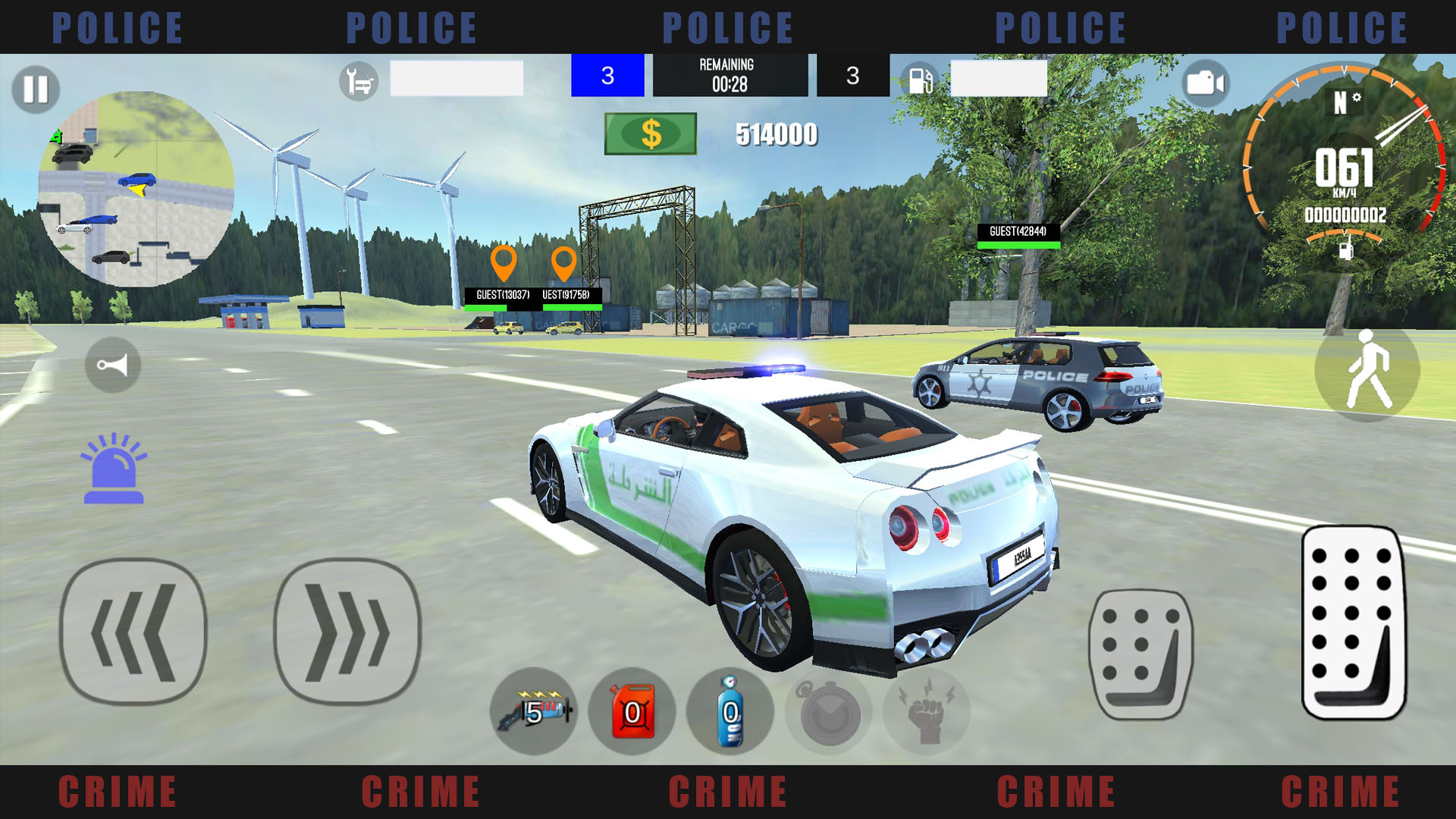
Task: Activate the blue NOS bottle boost
Action: [730, 711]
